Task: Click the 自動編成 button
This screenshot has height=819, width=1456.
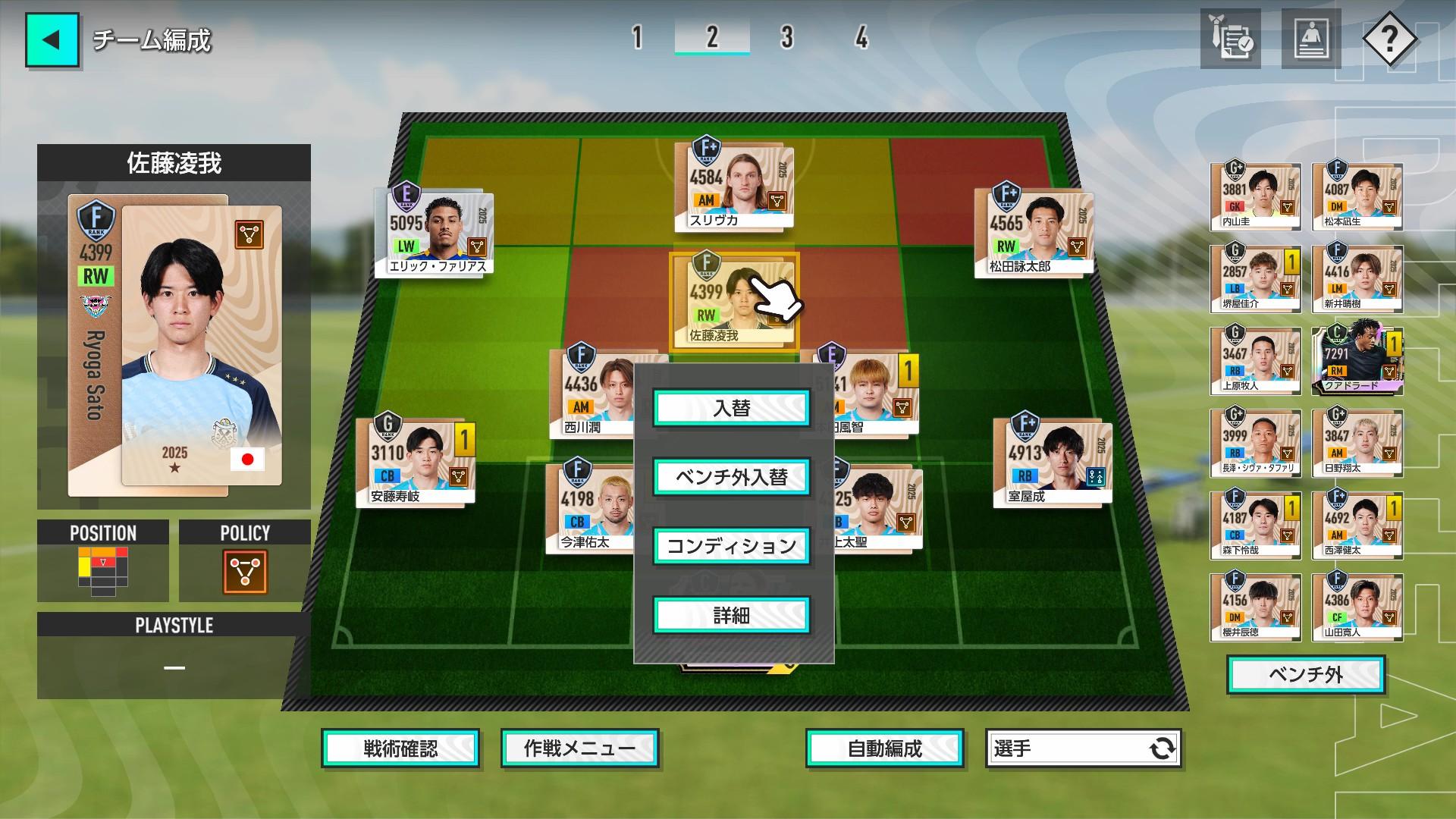Action: coord(884,748)
